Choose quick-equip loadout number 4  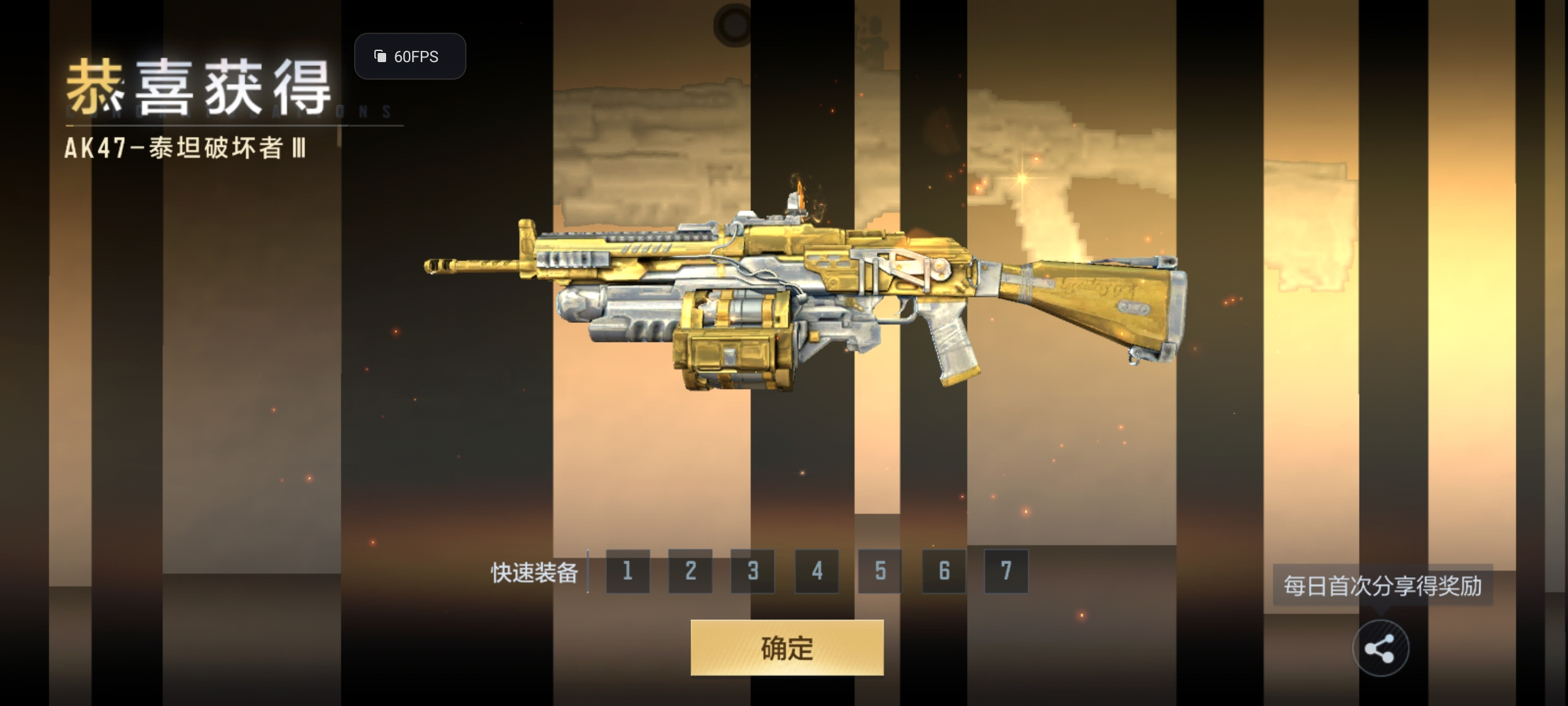coord(817,571)
